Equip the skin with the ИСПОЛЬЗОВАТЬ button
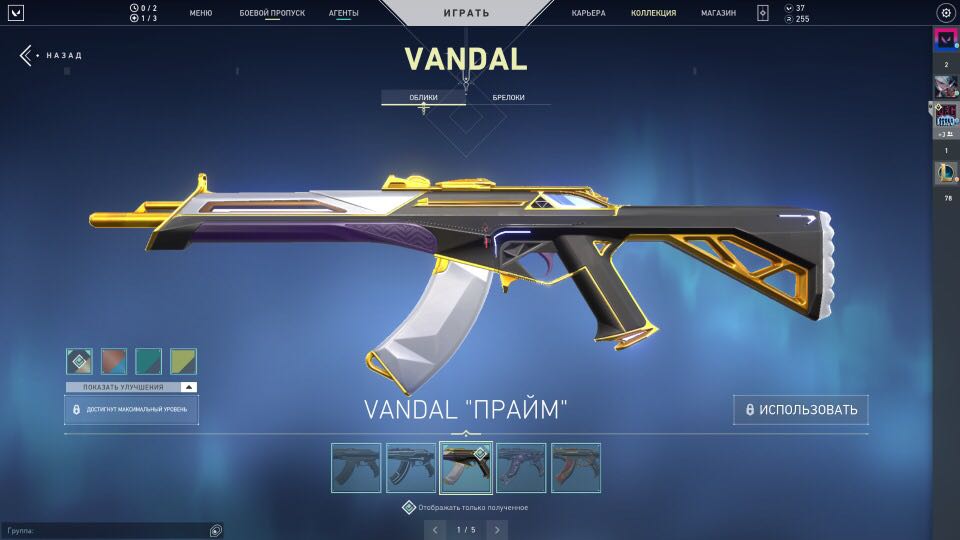960x540 pixels. tap(800, 410)
